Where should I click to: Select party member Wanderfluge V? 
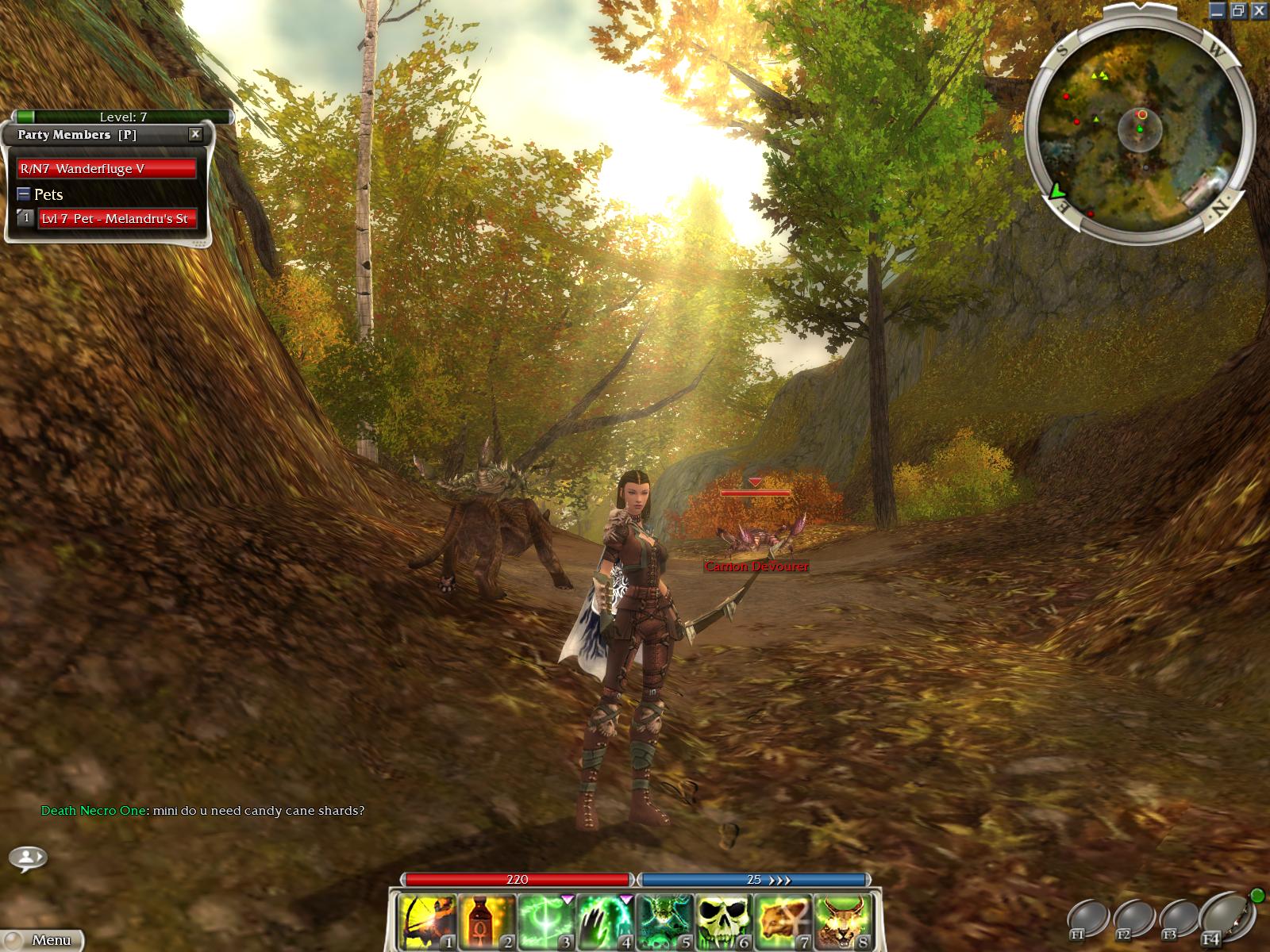coord(106,169)
